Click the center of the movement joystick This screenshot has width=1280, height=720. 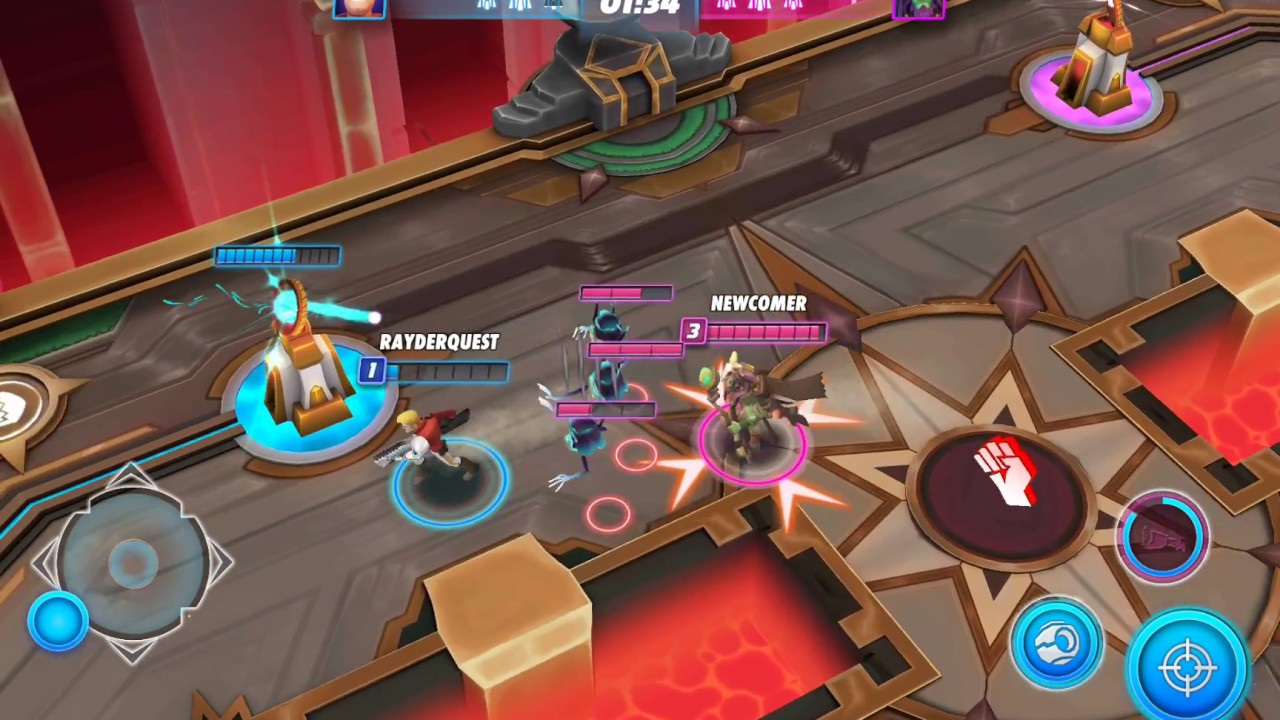(132, 562)
